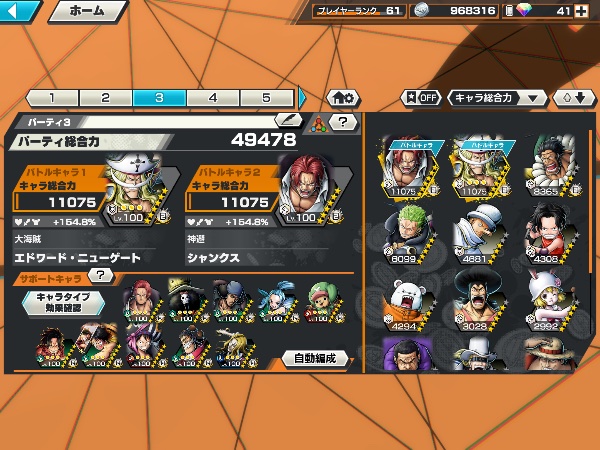Show help for party total power
This screenshot has height=450, width=600.
pyautogui.click(x=343, y=122)
